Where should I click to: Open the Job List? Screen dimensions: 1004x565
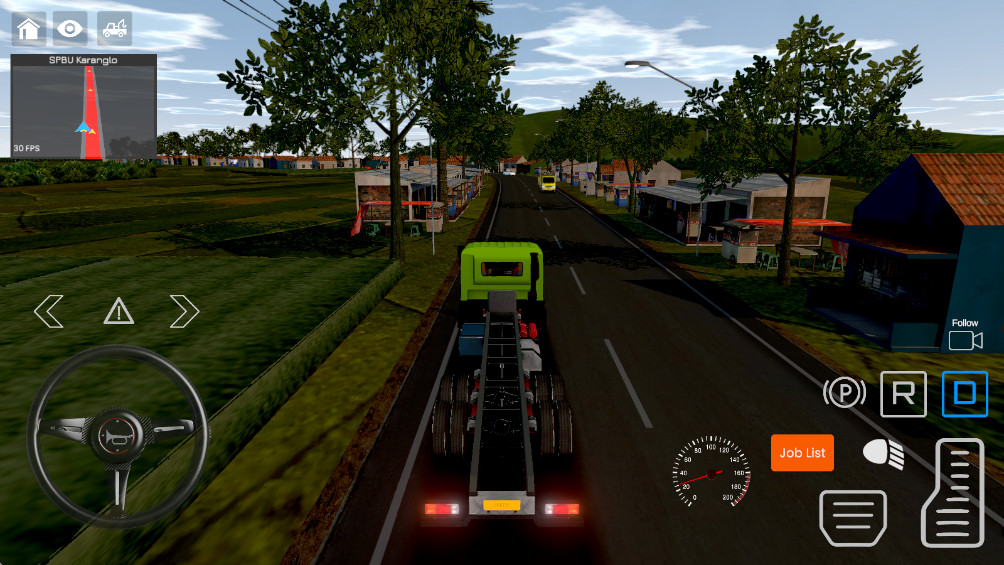[x=802, y=453]
